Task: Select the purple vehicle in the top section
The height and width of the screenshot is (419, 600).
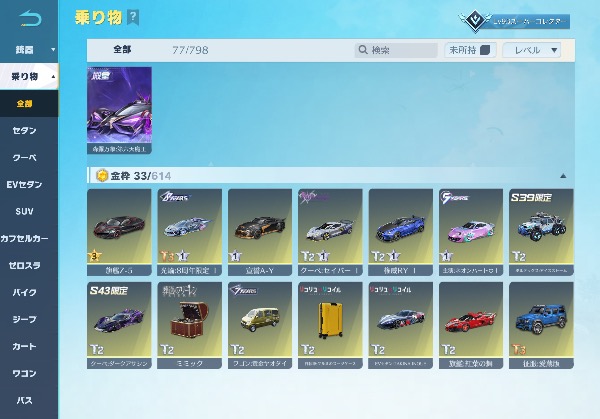Action: tap(119, 110)
